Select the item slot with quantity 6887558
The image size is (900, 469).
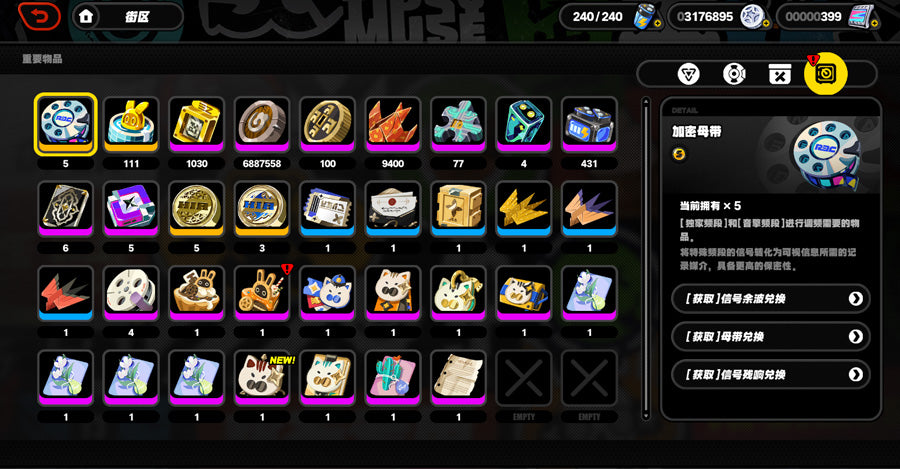(x=263, y=124)
